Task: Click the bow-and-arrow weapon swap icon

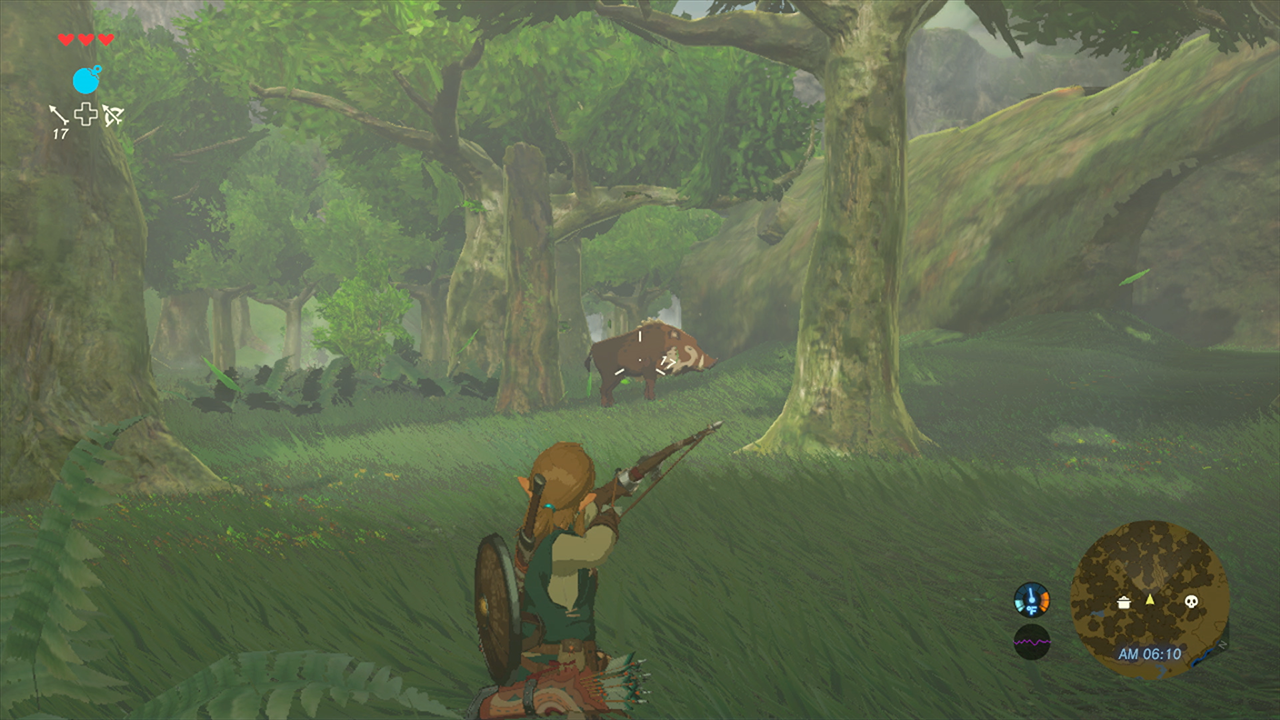Action: pos(113,114)
